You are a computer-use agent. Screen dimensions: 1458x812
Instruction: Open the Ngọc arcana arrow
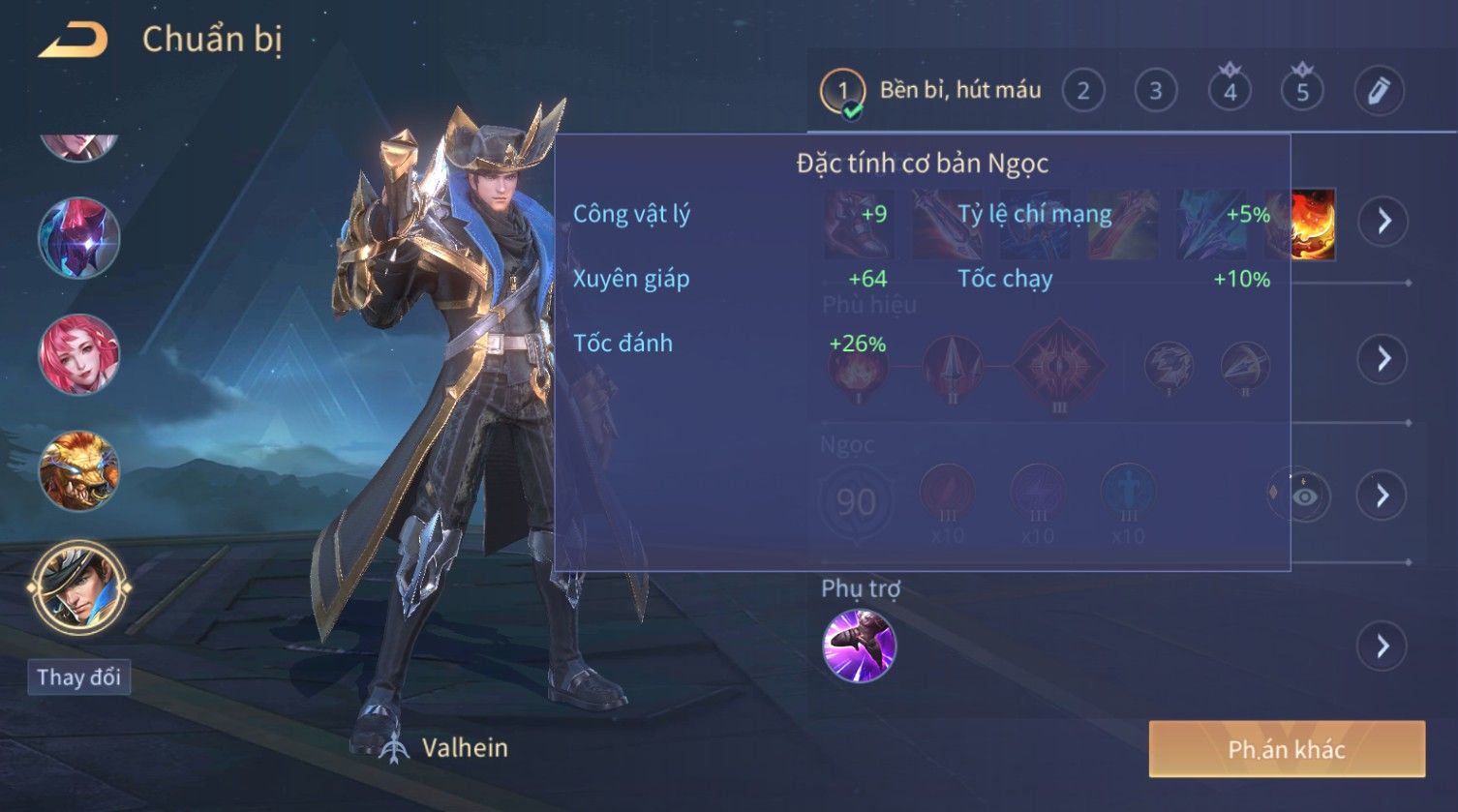[x=1382, y=496]
